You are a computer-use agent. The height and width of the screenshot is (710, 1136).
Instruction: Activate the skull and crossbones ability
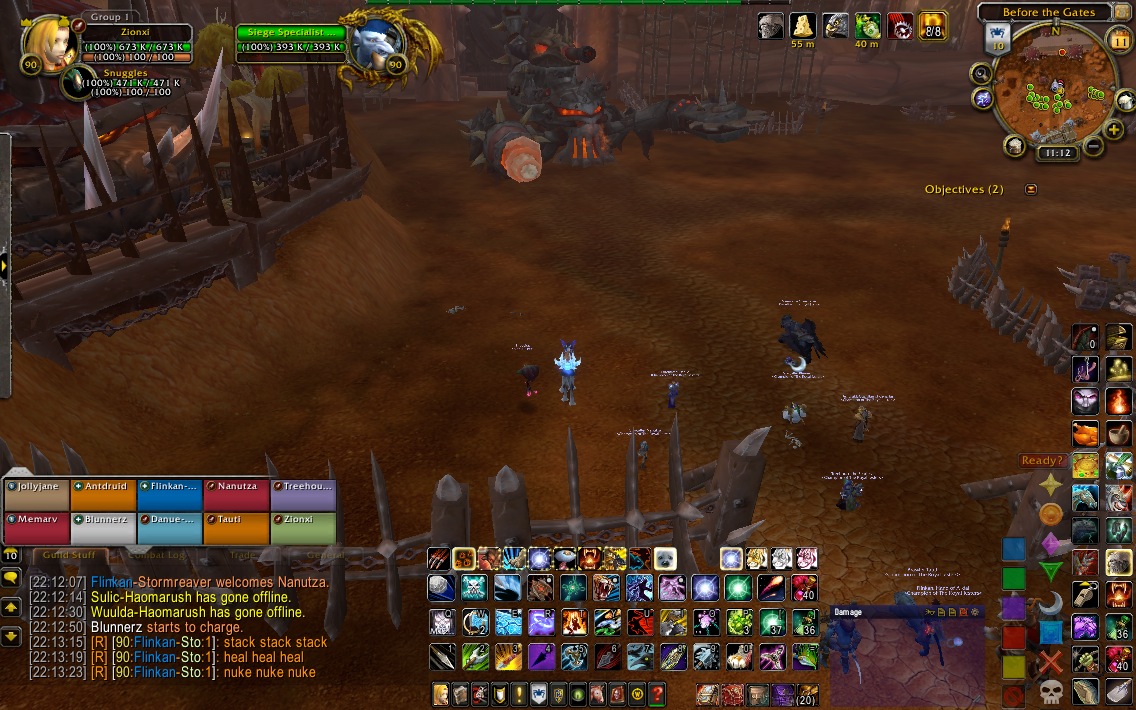(x=475, y=588)
